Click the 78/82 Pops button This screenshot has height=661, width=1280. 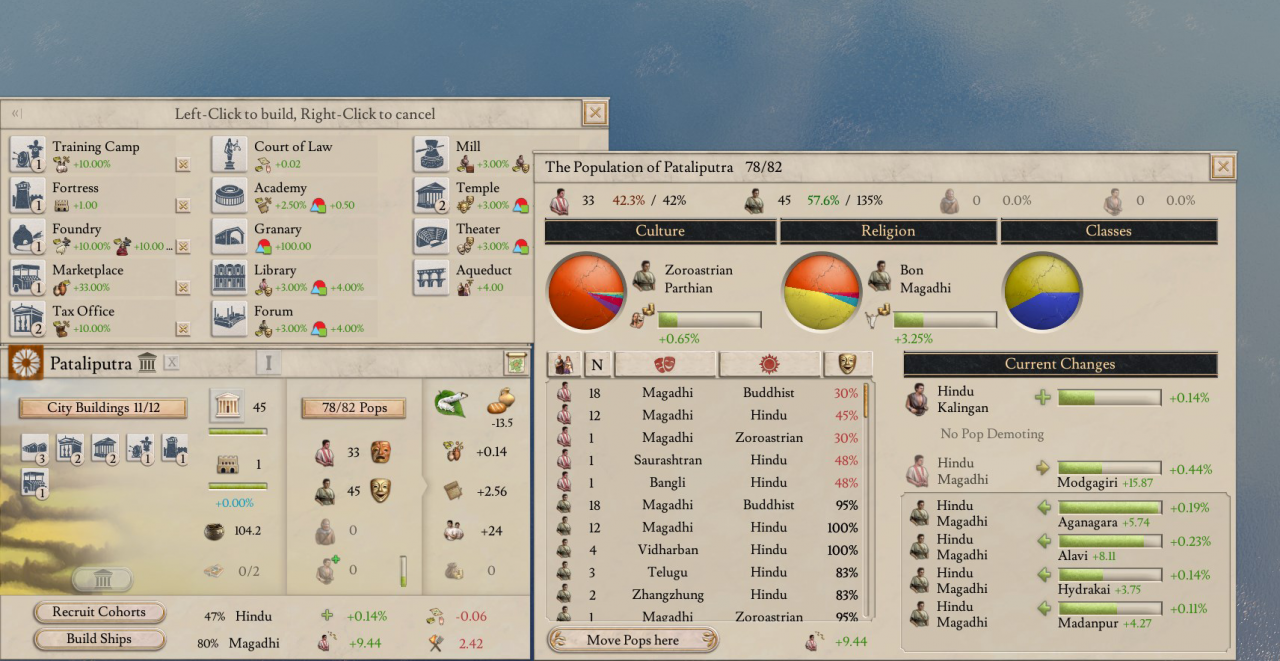pos(353,408)
